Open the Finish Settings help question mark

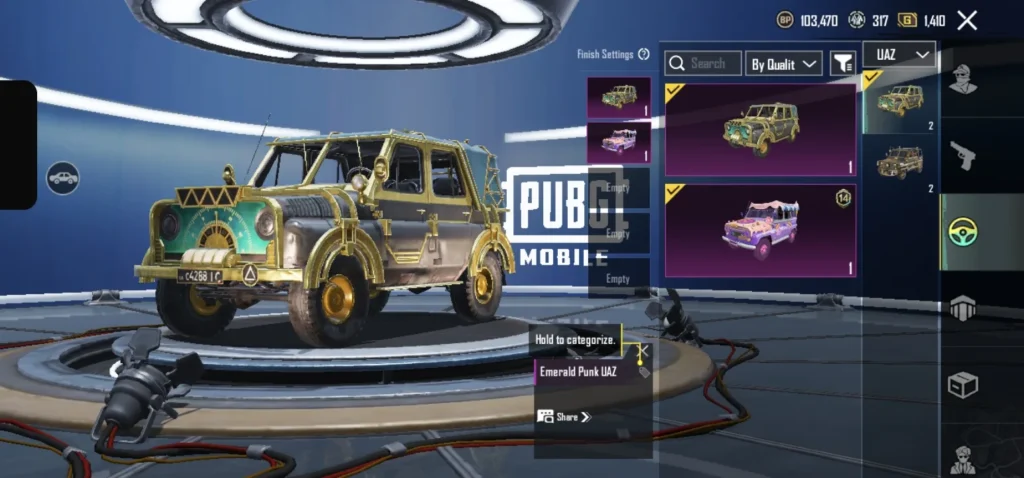pos(644,54)
